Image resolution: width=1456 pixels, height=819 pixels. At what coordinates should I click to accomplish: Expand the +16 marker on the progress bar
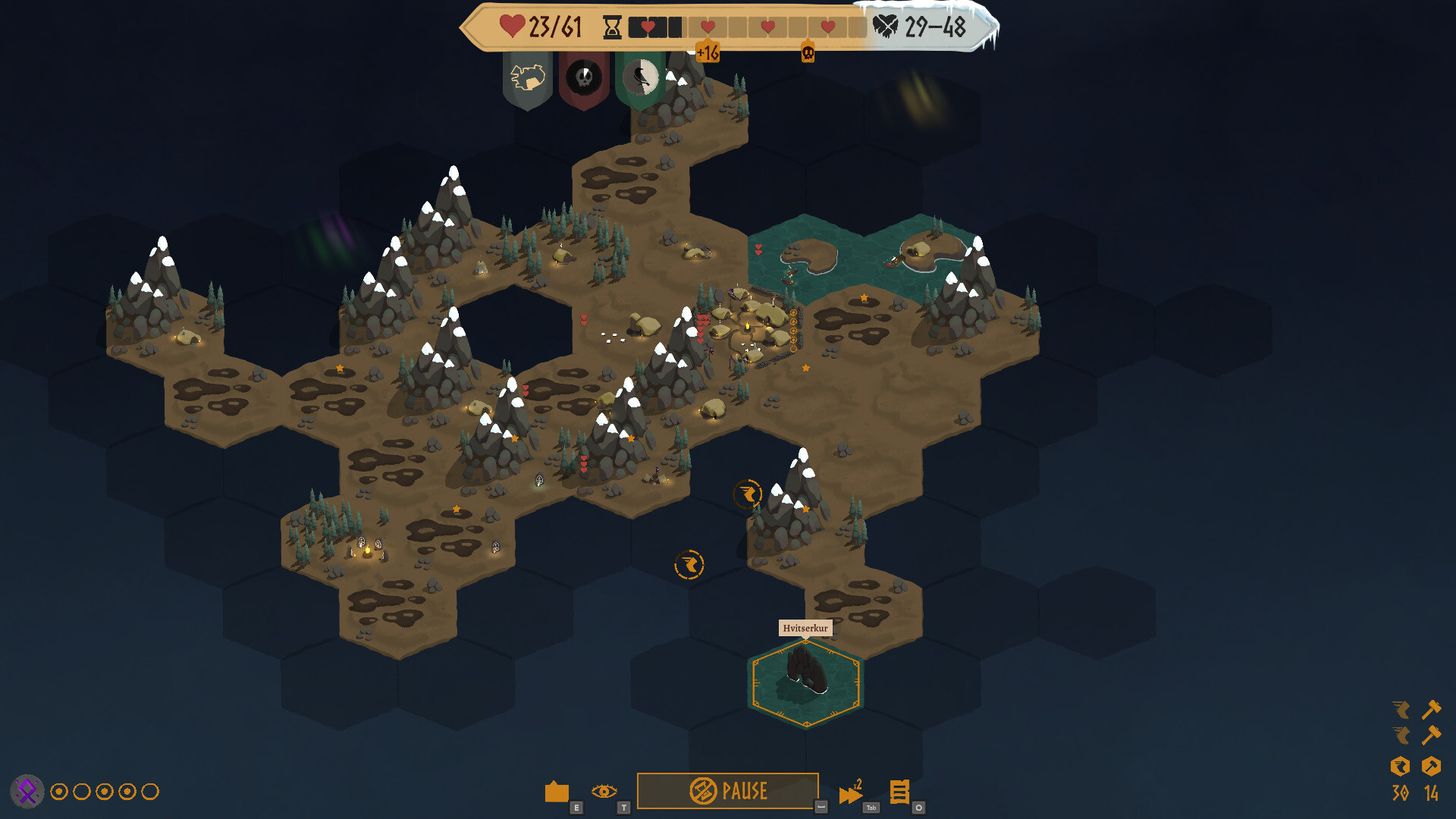pyautogui.click(x=708, y=53)
